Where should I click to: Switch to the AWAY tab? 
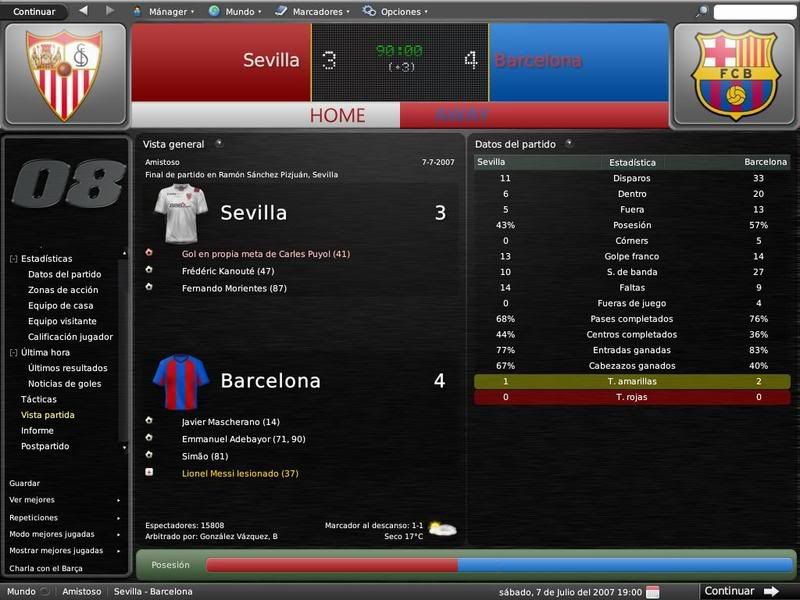[461, 116]
